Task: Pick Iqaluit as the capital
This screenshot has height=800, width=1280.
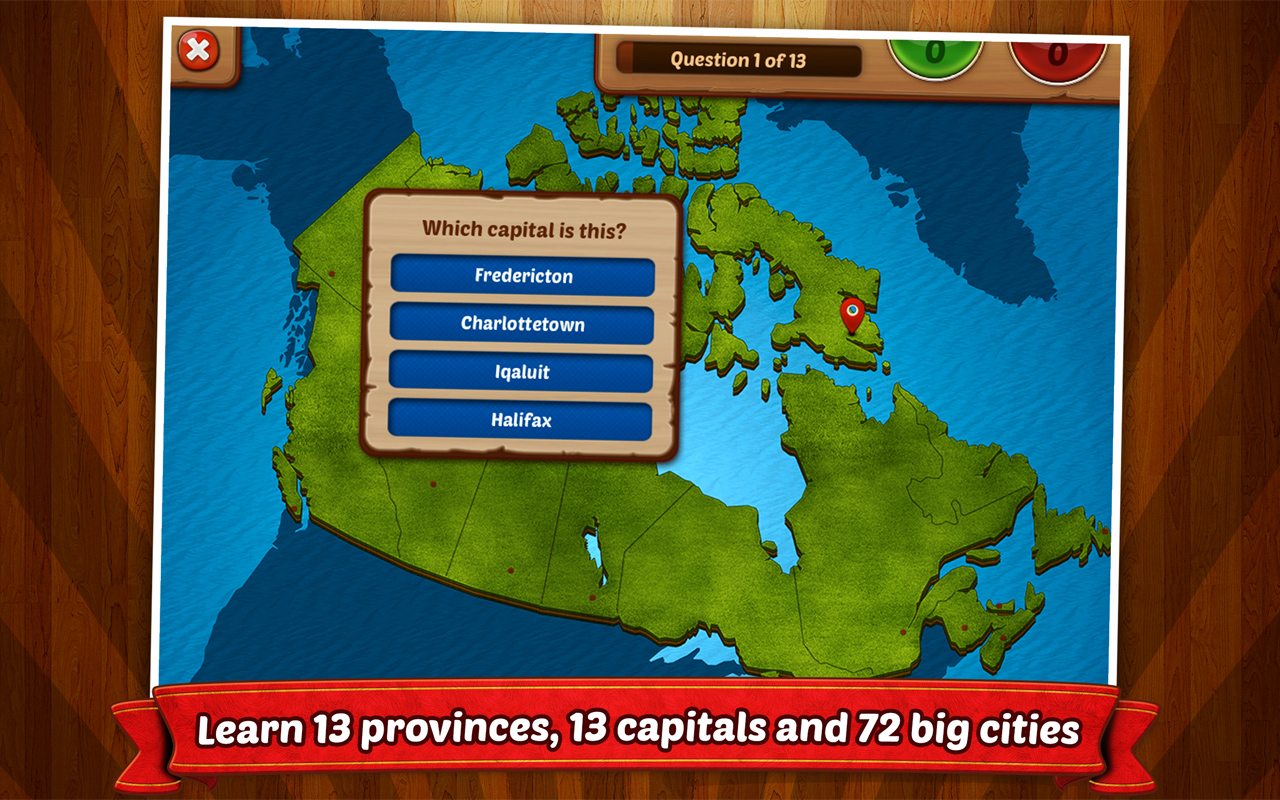Action: pos(524,372)
